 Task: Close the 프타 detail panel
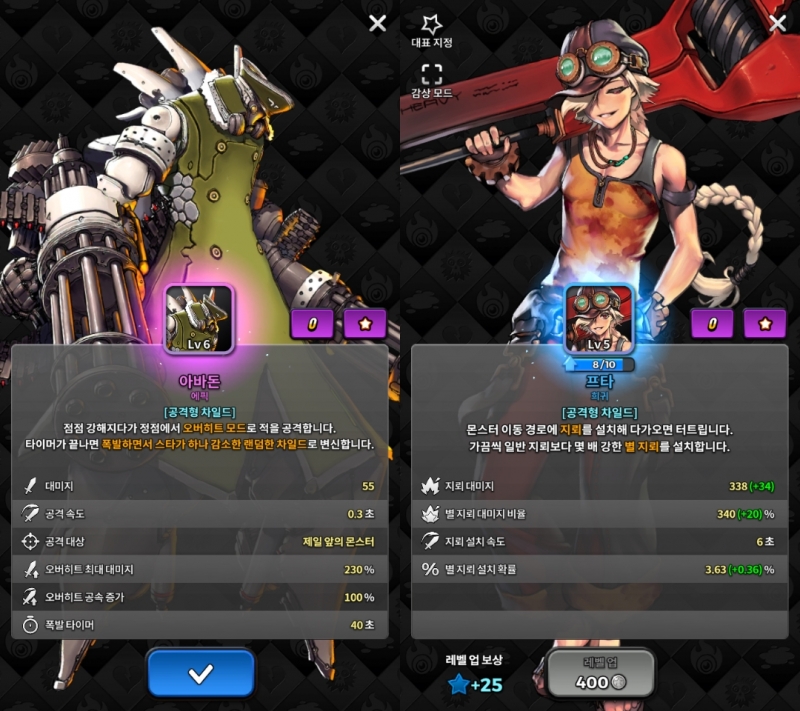tap(778, 23)
